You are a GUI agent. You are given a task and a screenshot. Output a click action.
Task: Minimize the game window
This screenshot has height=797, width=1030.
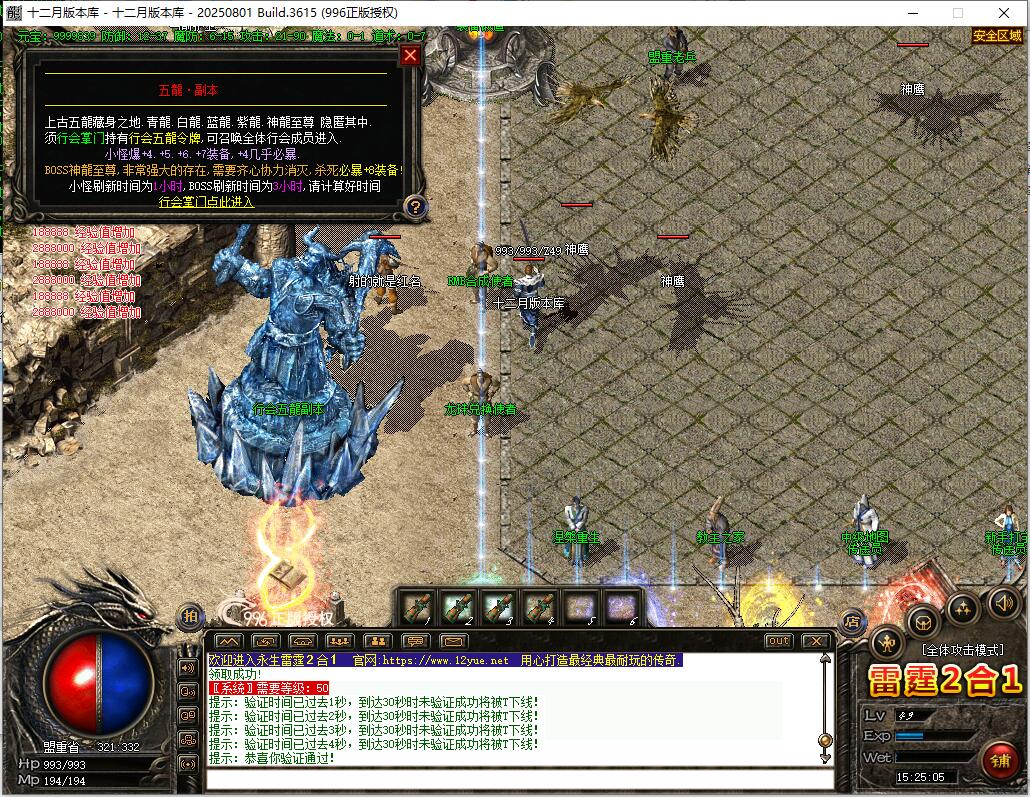coord(911,13)
